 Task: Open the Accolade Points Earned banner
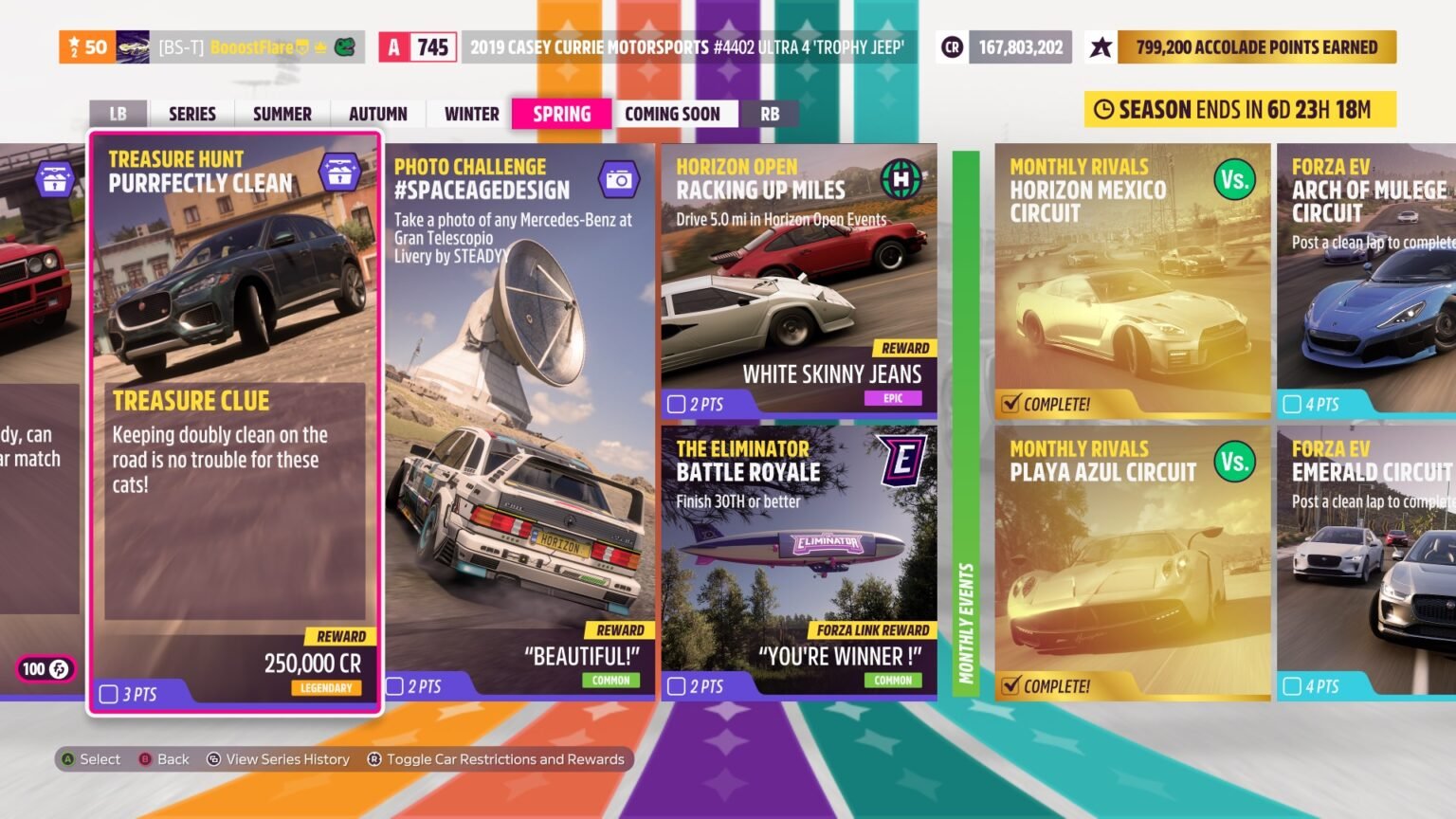1255,47
